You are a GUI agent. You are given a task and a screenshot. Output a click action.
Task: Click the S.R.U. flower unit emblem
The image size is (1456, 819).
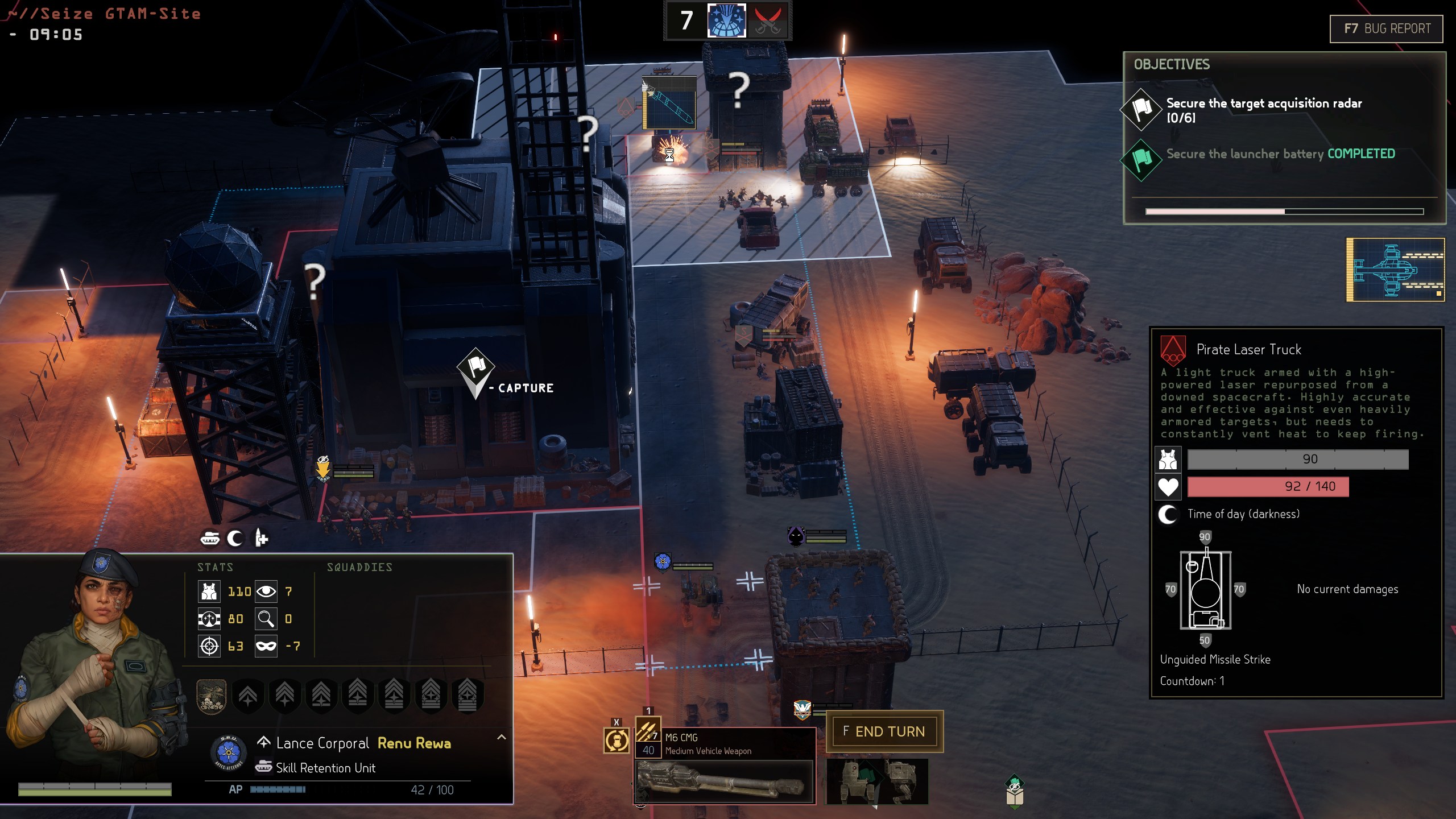point(228,752)
